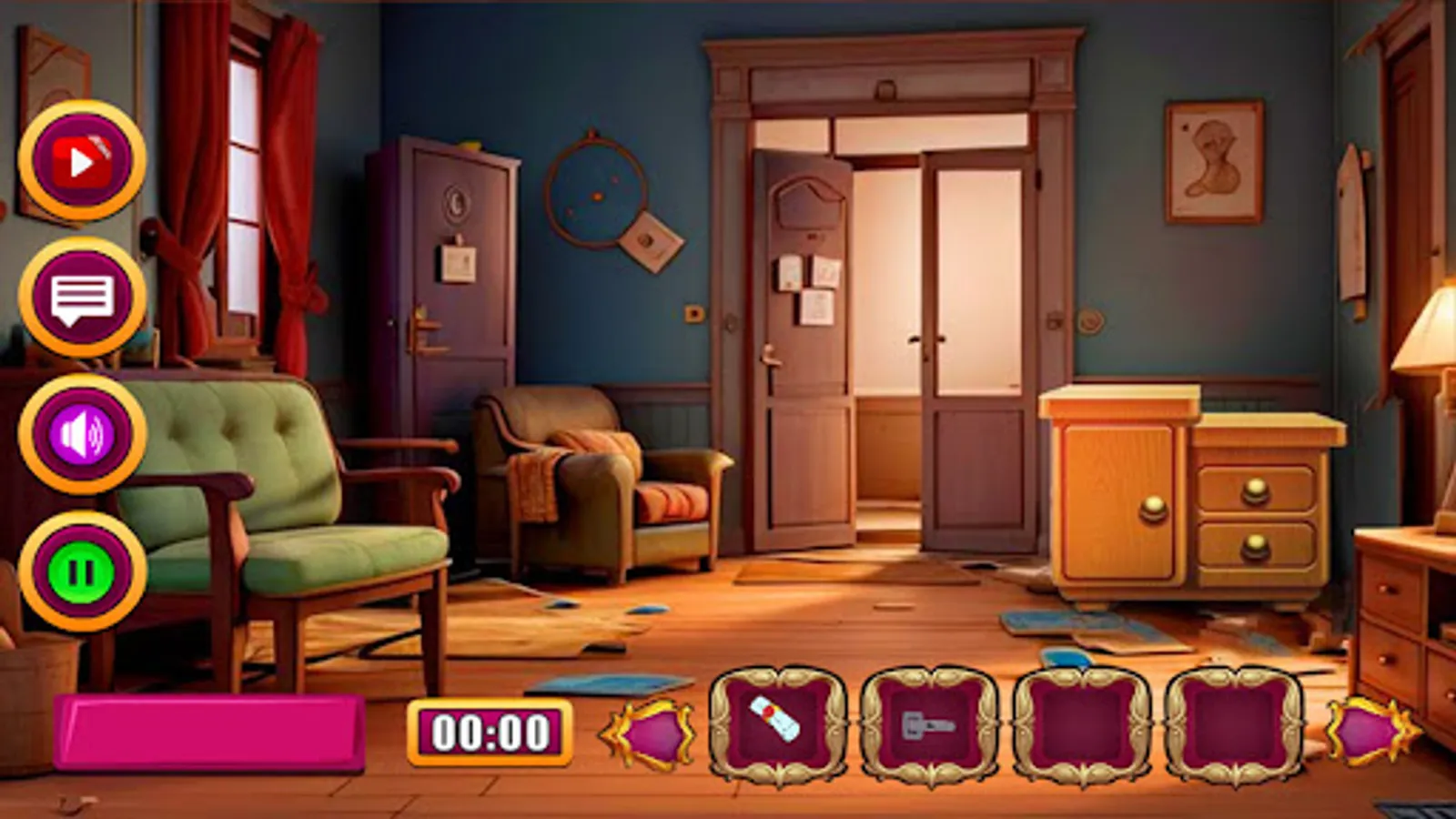This screenshot has height=819, width=1456.
Task: Click the 00:00 game timer
Action: tap(489, 730)
